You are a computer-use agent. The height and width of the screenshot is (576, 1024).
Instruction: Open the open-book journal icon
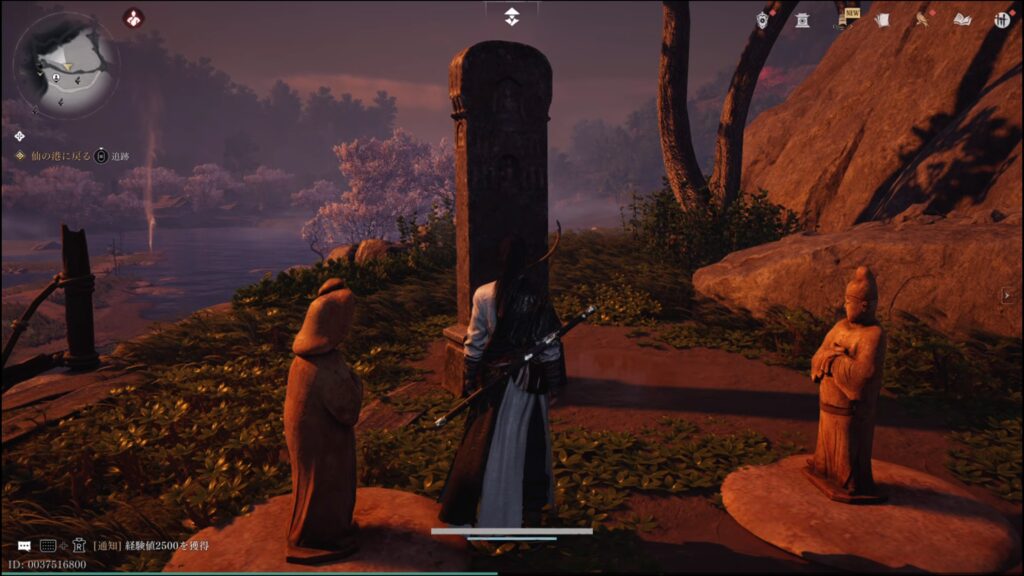(x=962, y=20)
